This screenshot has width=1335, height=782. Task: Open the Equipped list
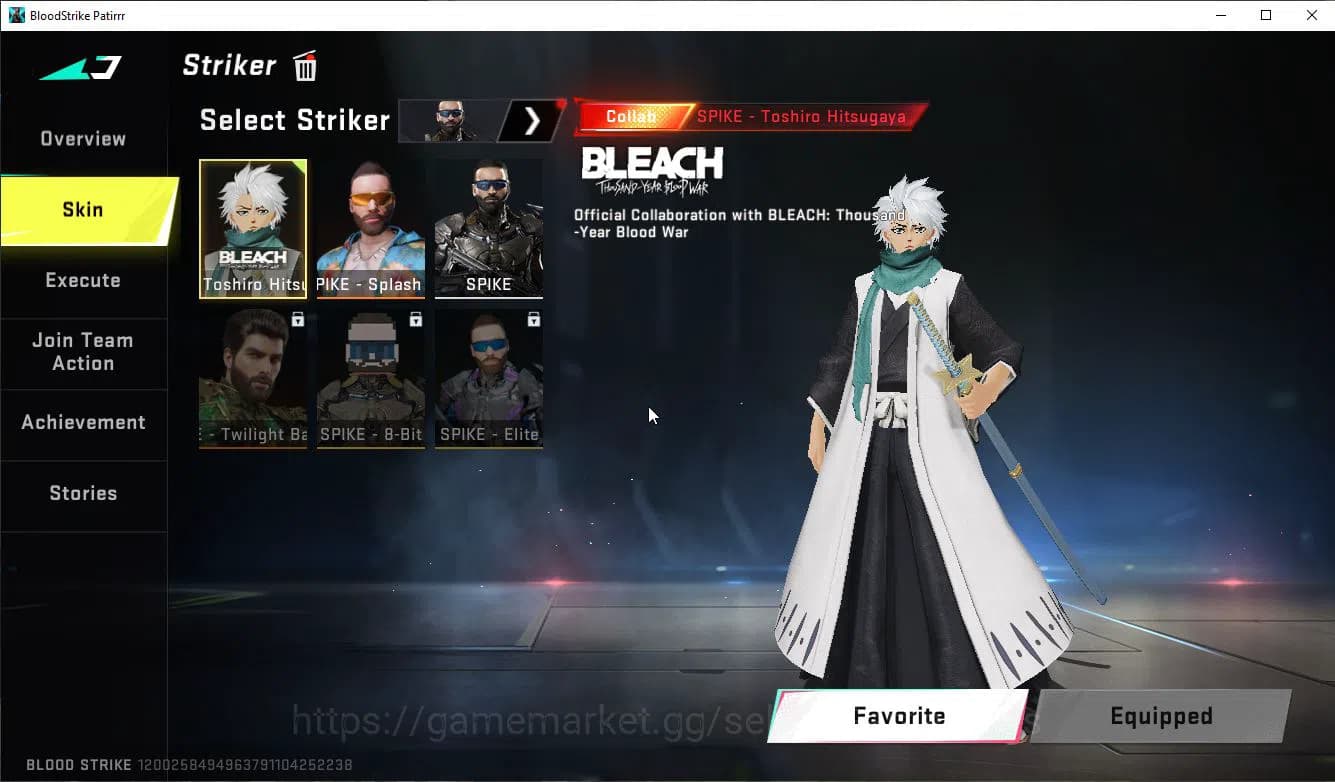click(1160, 715)
